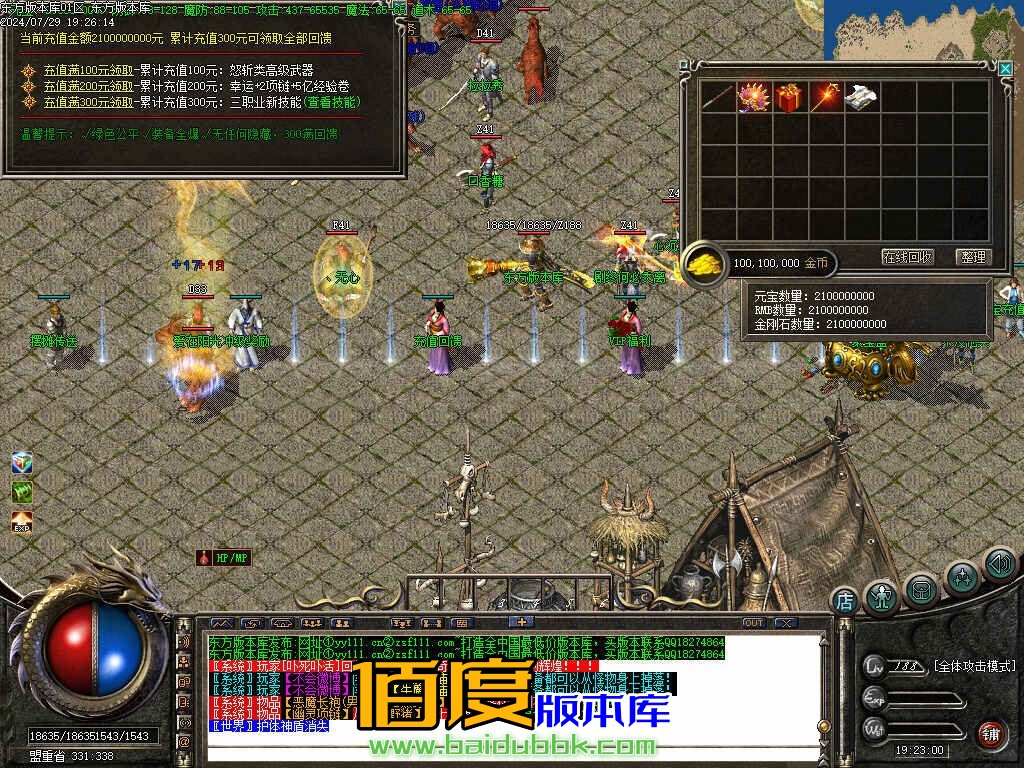Select the thin wooden spear item

coord(717,97)
